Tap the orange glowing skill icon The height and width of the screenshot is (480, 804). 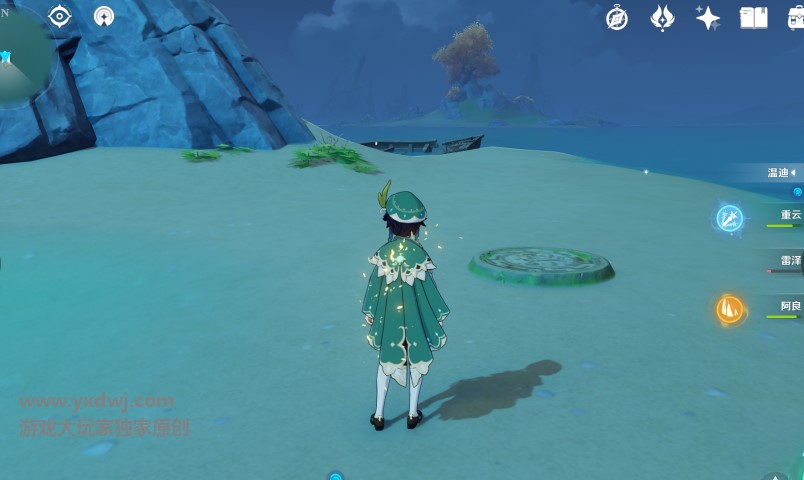click(730, 309)
